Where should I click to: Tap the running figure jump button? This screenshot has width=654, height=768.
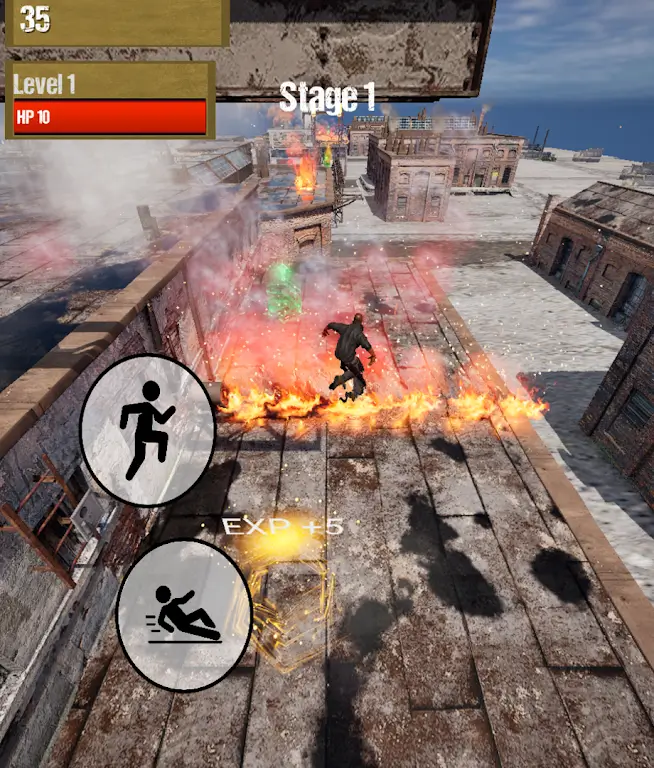click(148, 430)
